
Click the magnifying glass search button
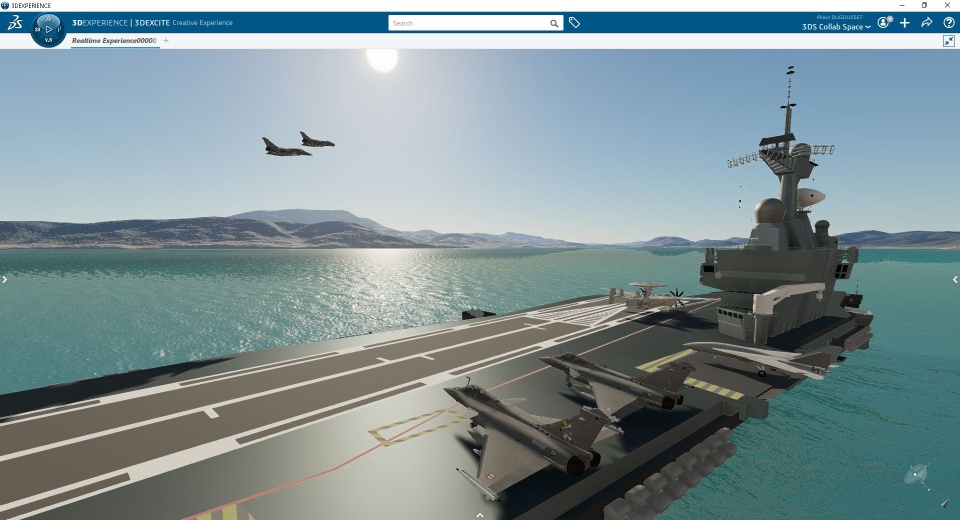tap(554, 23)
